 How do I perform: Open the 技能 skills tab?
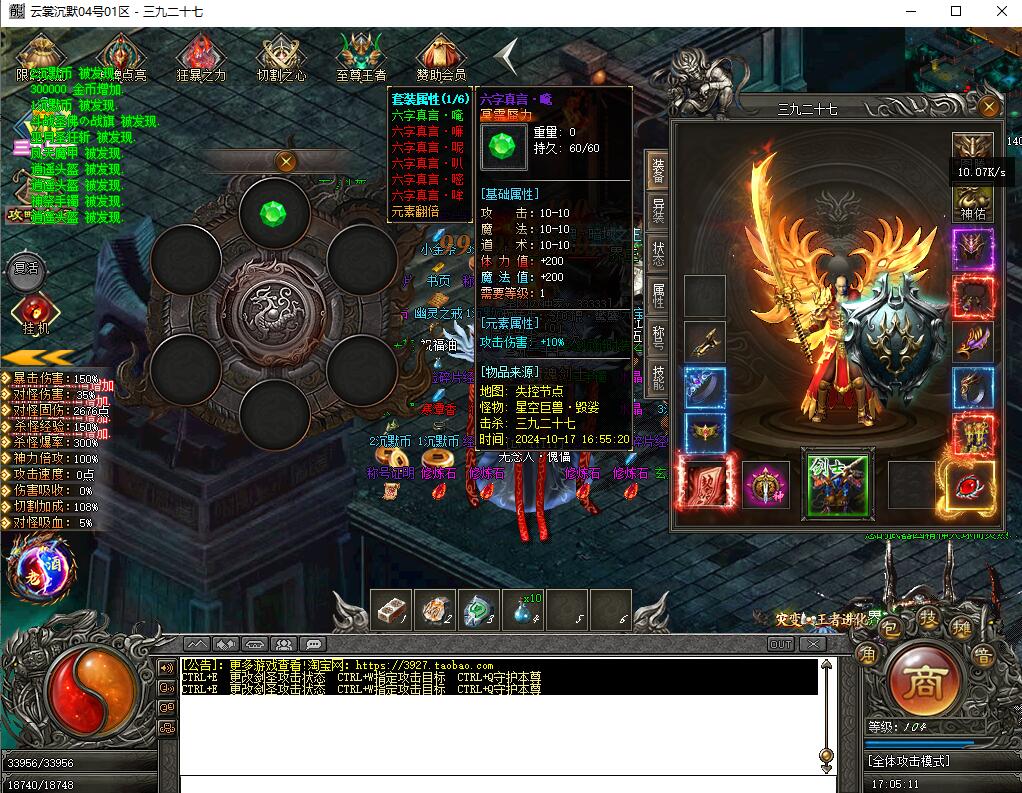coord(658,377)
